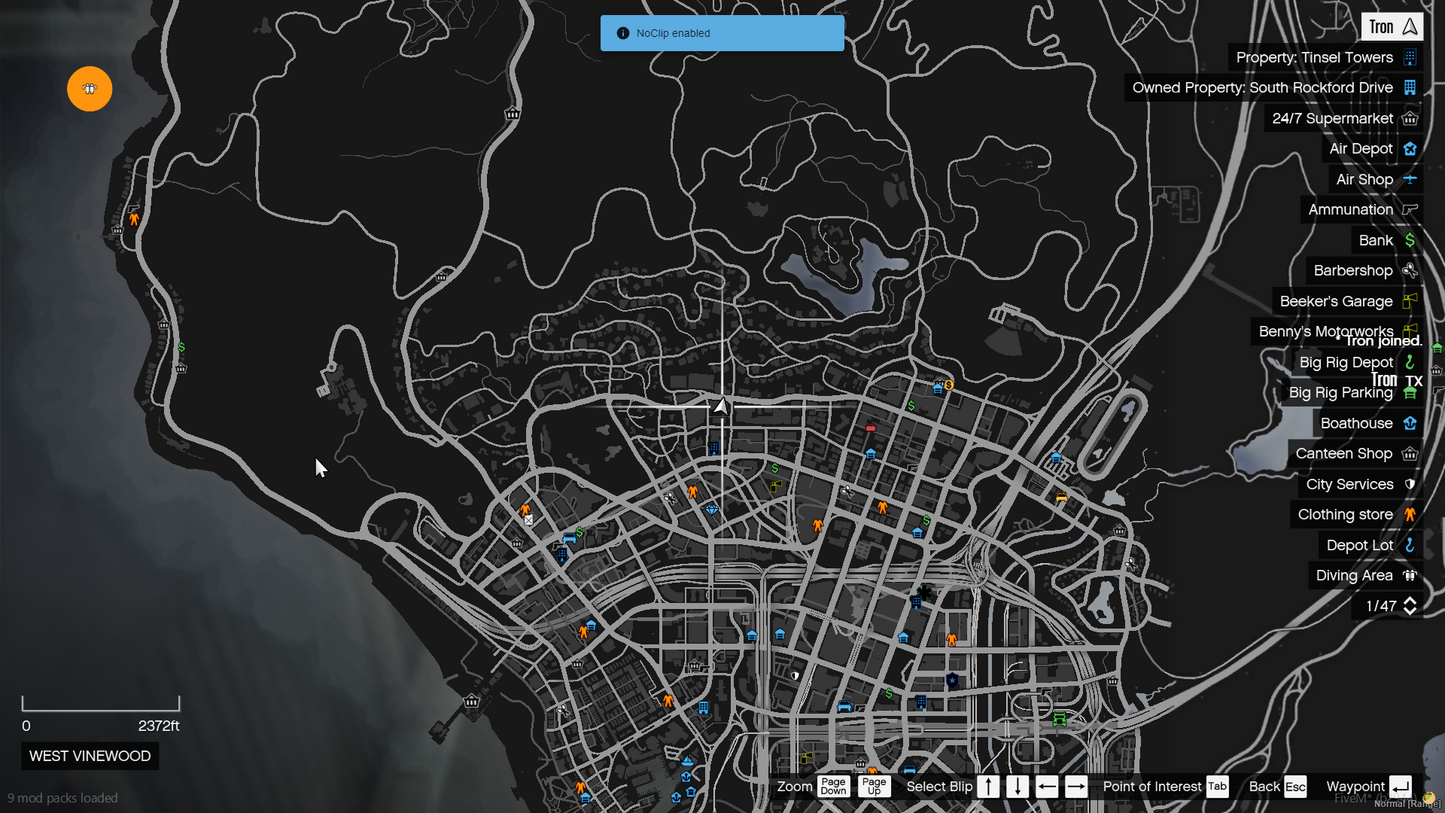Dismiss the NoClip enabled notification
Image resolution: width=1445 pixels, height=813 pixels.
point(722,33)
